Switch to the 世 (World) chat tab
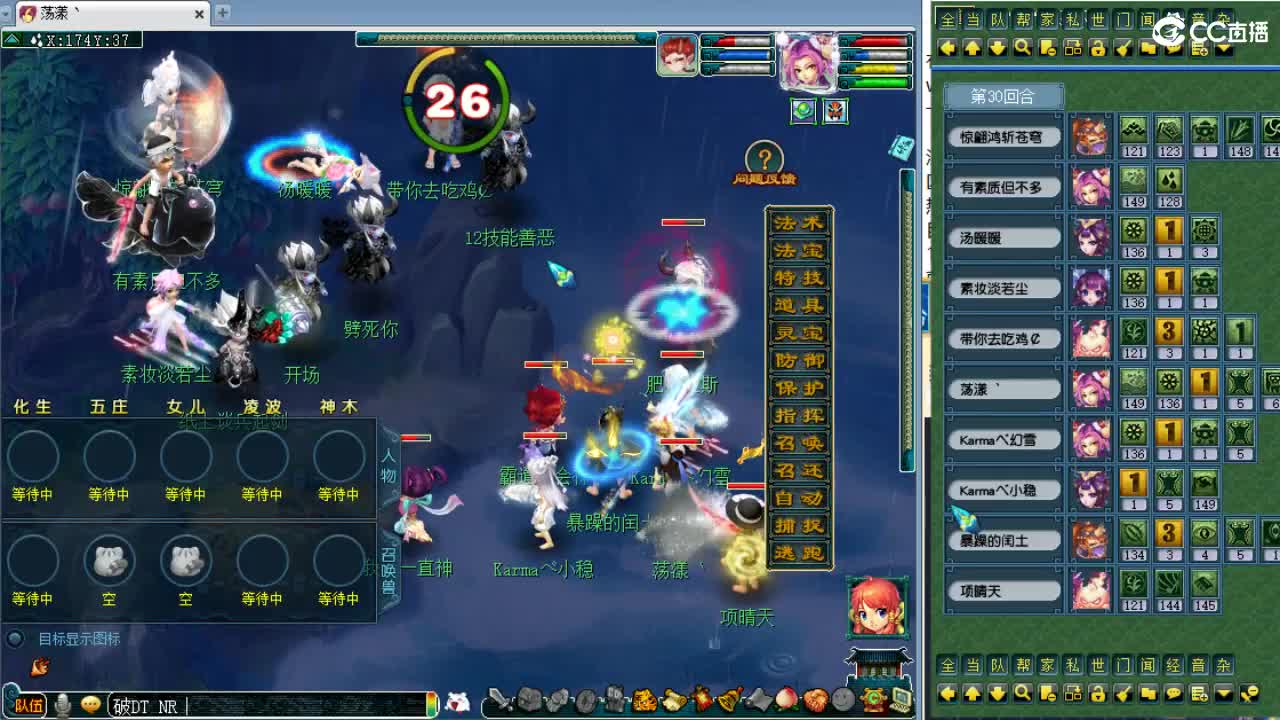 pos(1098,17)
